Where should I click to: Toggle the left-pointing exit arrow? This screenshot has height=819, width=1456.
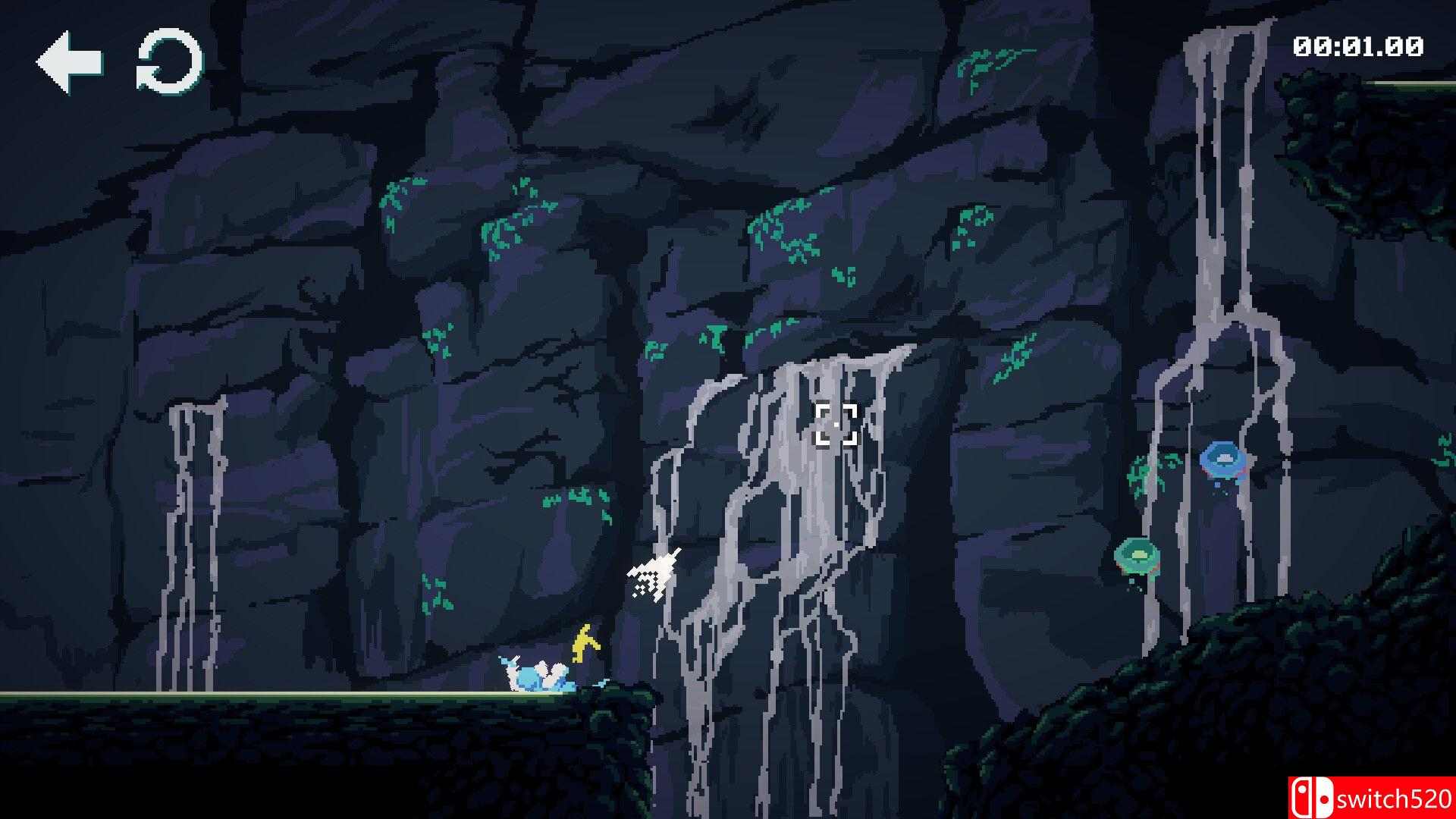tap(71, 61)
